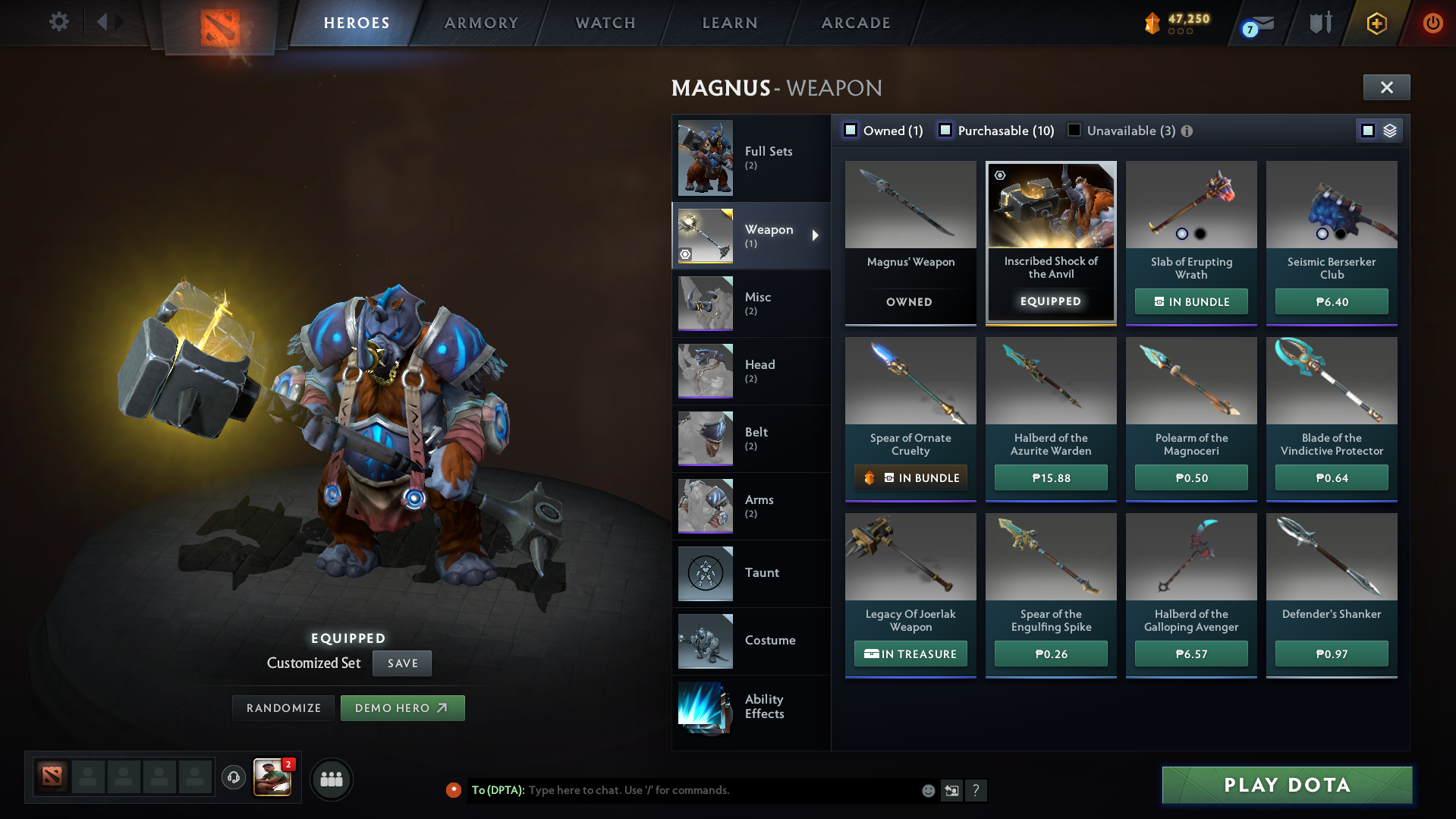Open the settings gear icon
The width and height of the screenshot is (1456, 819).
pos(58,22)
